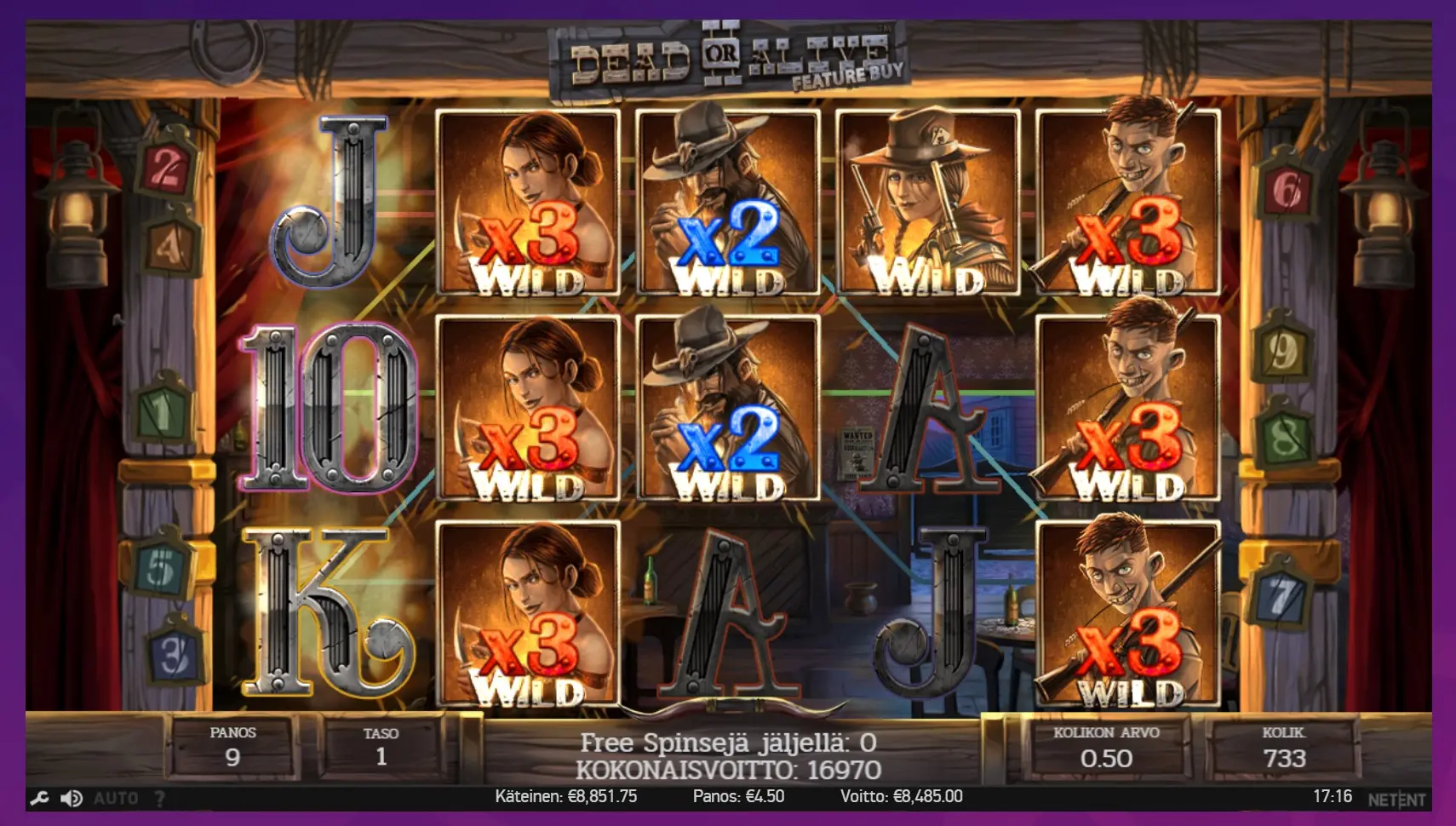Open the question mark help page
Screen dimensions: 1456x826
point(159,798)
